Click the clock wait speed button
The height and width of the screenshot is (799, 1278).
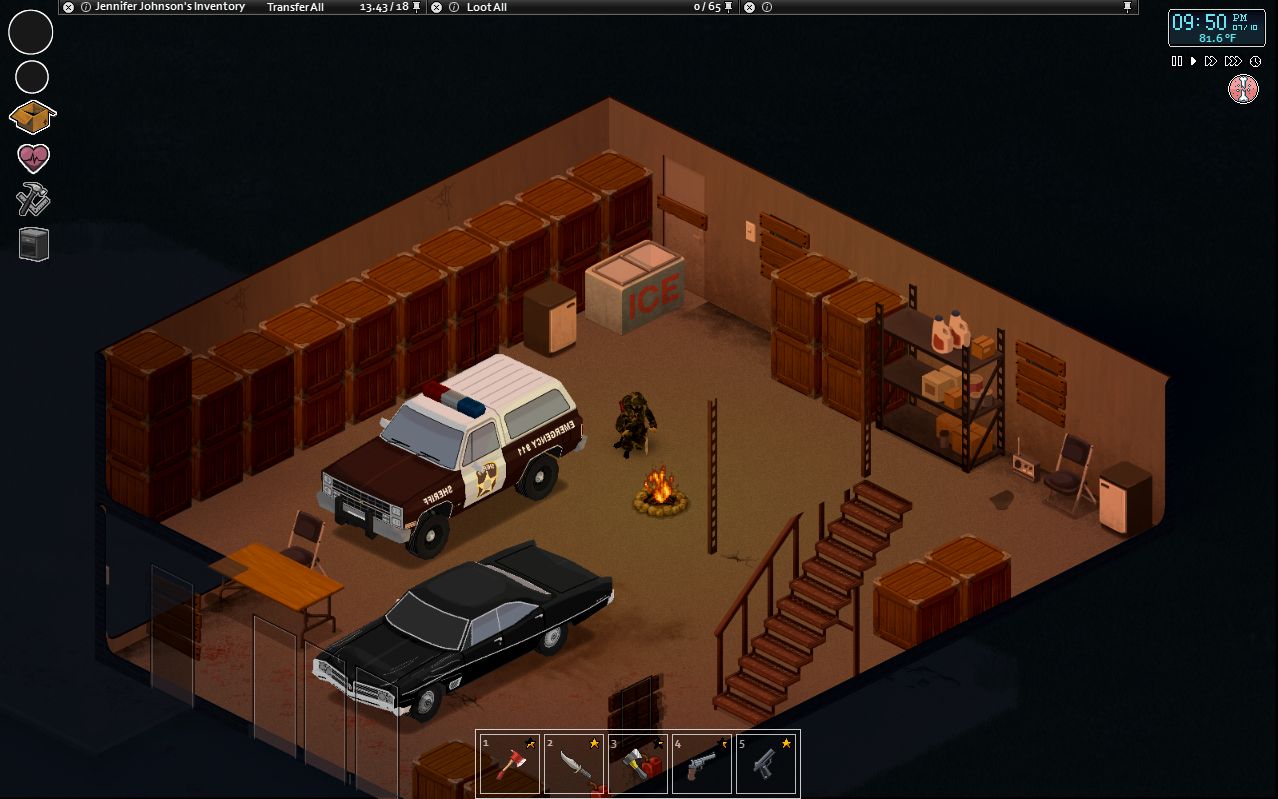[x=1255, y=61]
